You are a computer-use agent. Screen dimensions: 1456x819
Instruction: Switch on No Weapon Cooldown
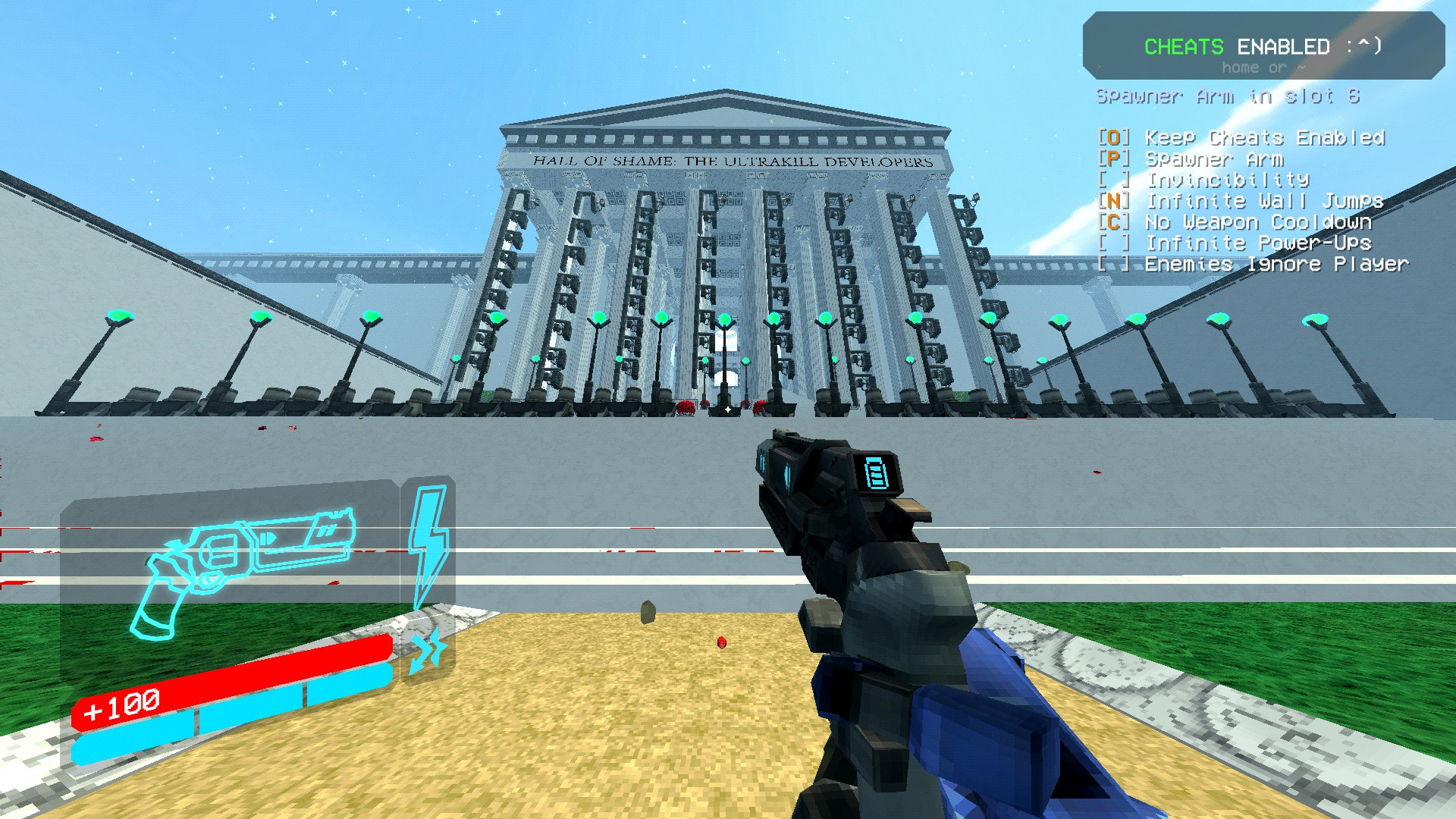[1257, 222]
